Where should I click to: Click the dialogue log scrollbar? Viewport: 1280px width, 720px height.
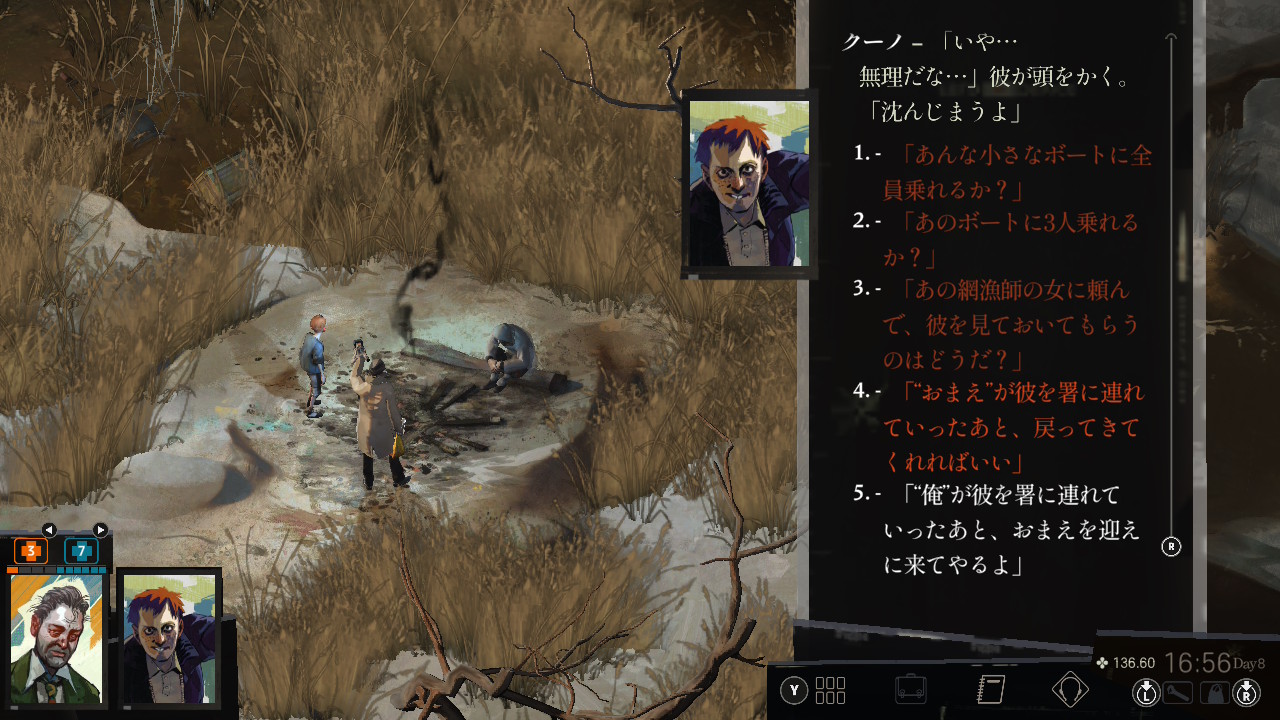coord(1172,290)
